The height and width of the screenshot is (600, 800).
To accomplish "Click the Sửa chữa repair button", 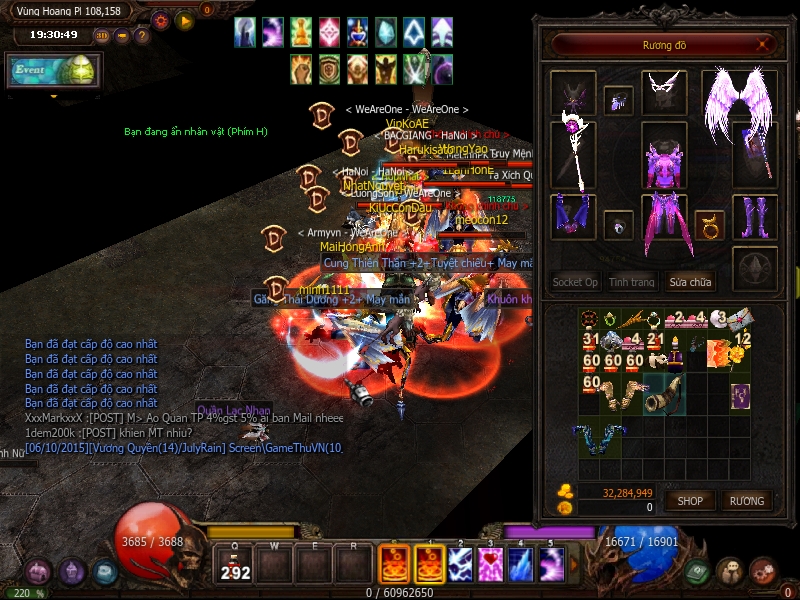I will (x=691, y=282).
